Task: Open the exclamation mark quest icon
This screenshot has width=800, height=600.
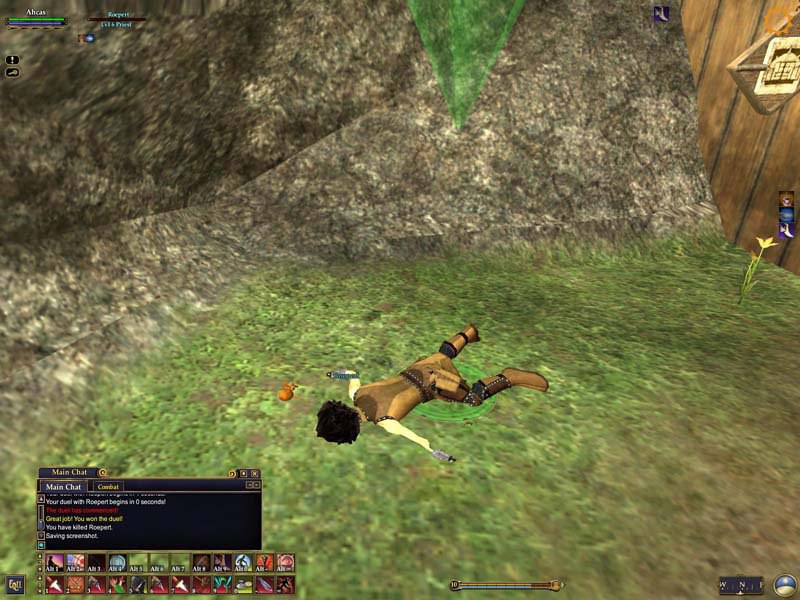Action: point(12,60)
